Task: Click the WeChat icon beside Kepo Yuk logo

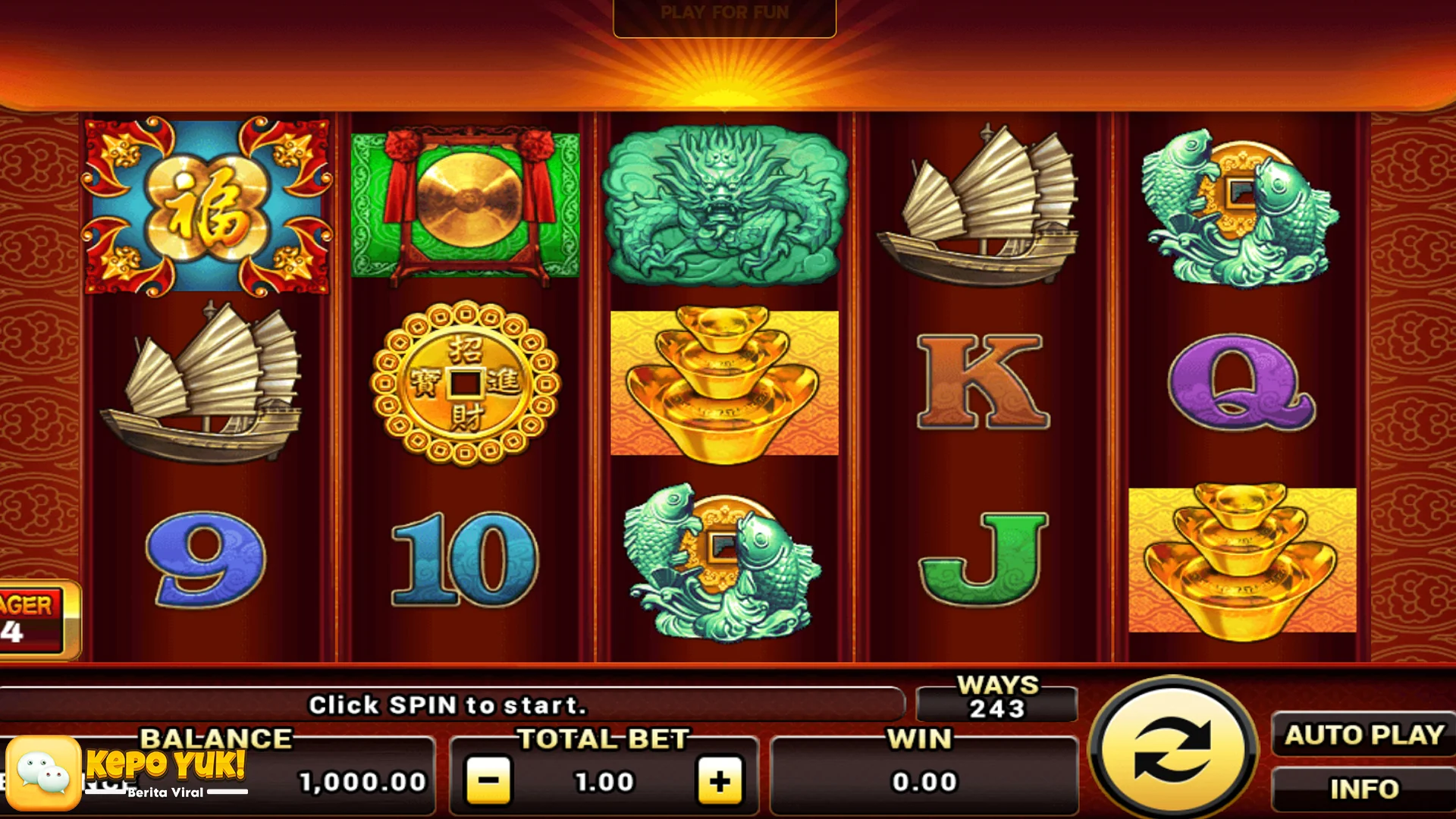Action: 45,773
